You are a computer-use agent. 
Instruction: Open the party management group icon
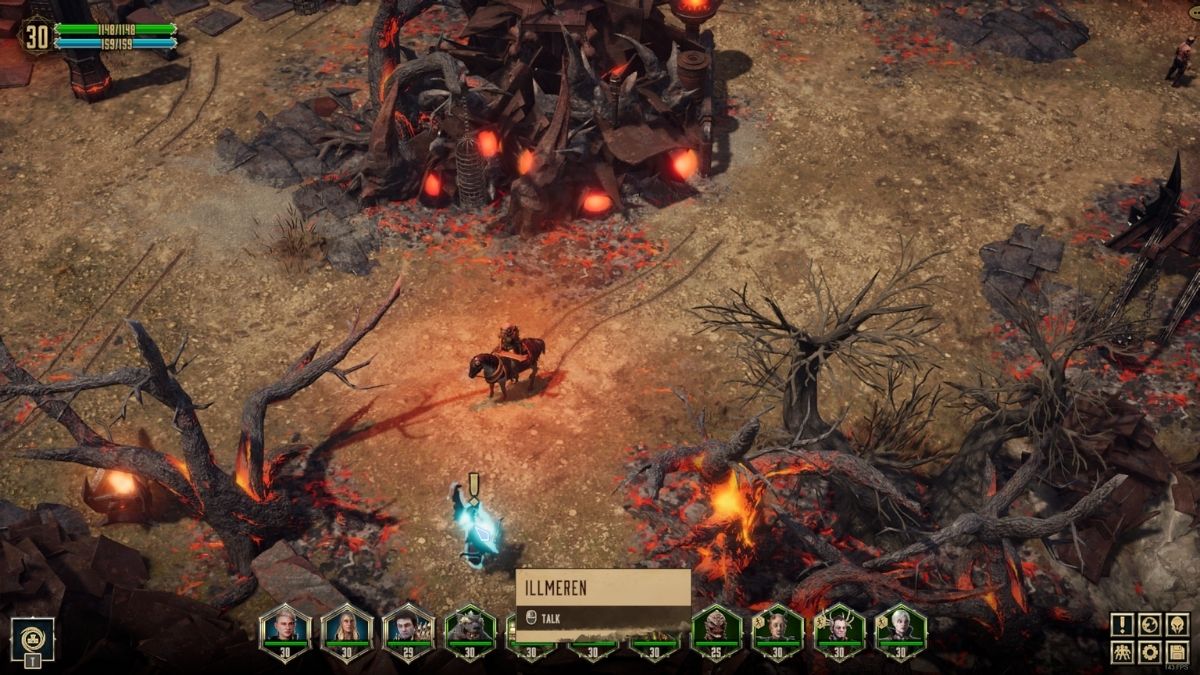point(1122,652)
